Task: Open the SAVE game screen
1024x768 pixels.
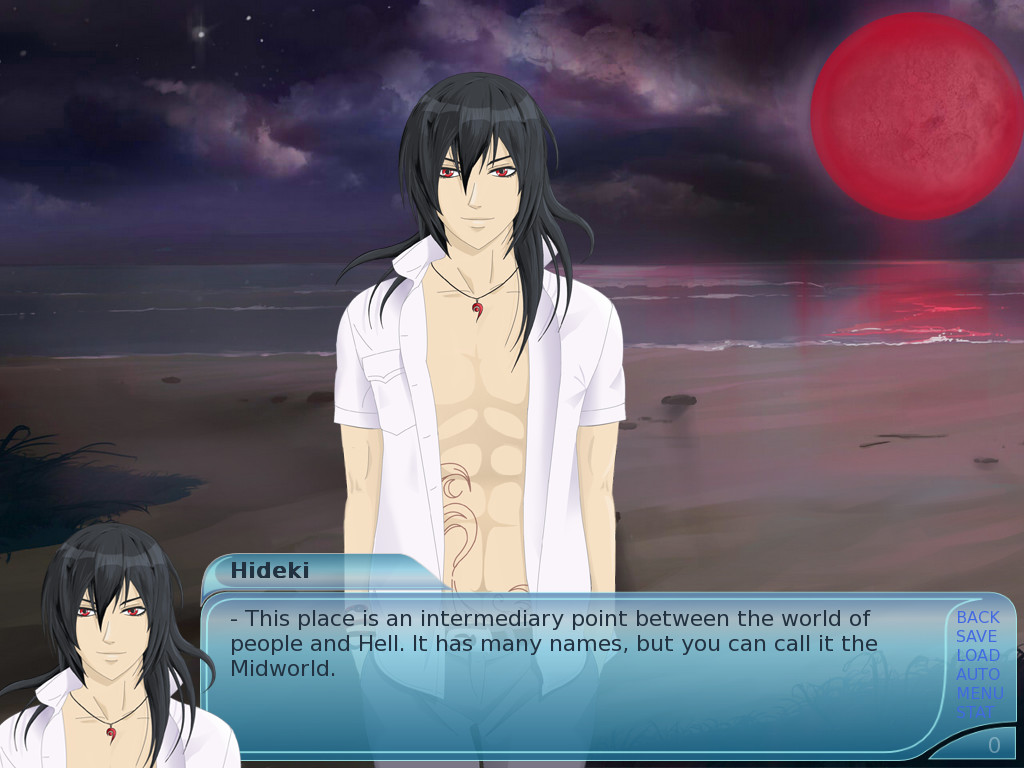Action: click(x=976, y=636)
